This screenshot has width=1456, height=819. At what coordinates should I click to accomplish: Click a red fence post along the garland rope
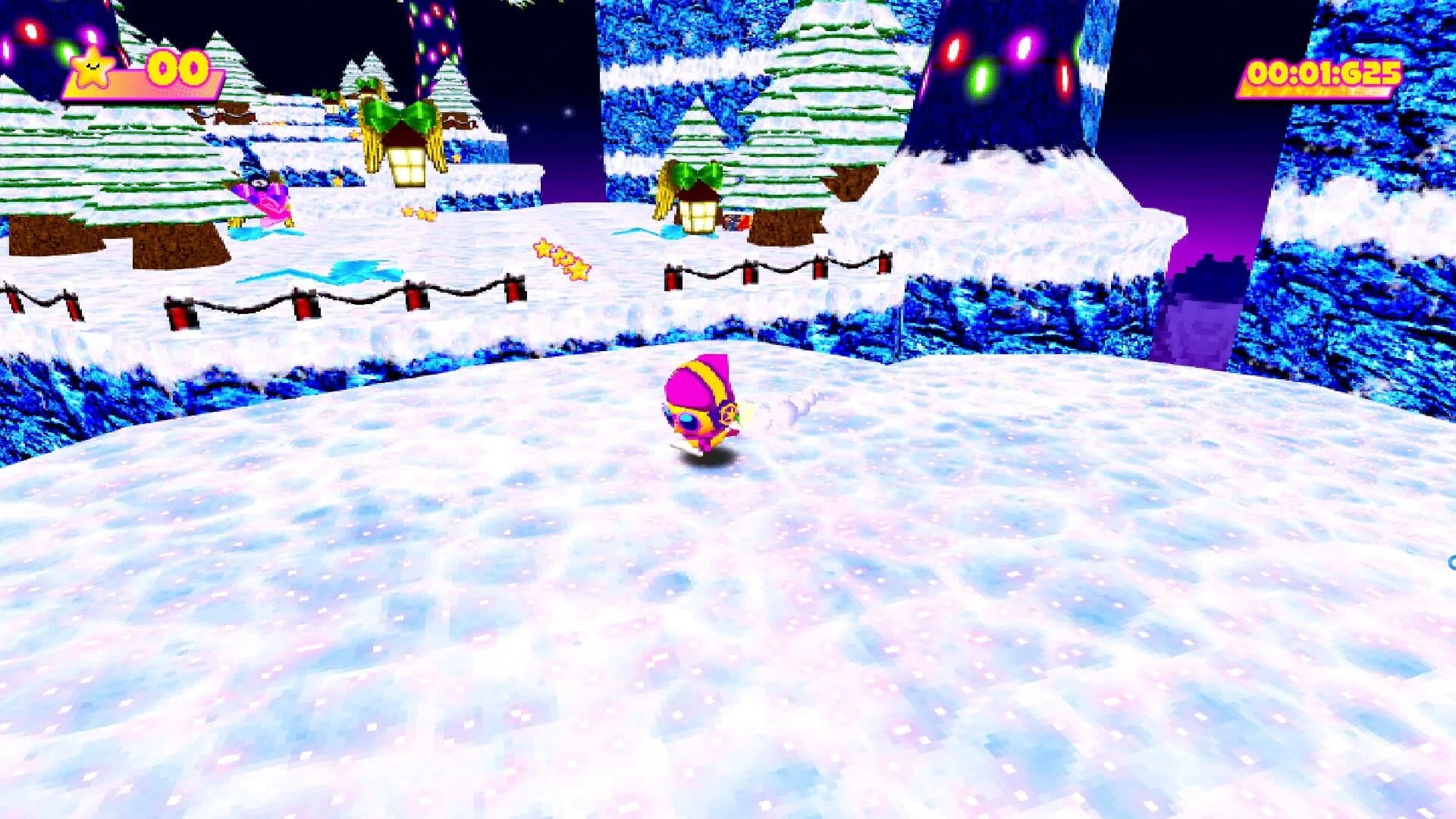coord(182,311)
